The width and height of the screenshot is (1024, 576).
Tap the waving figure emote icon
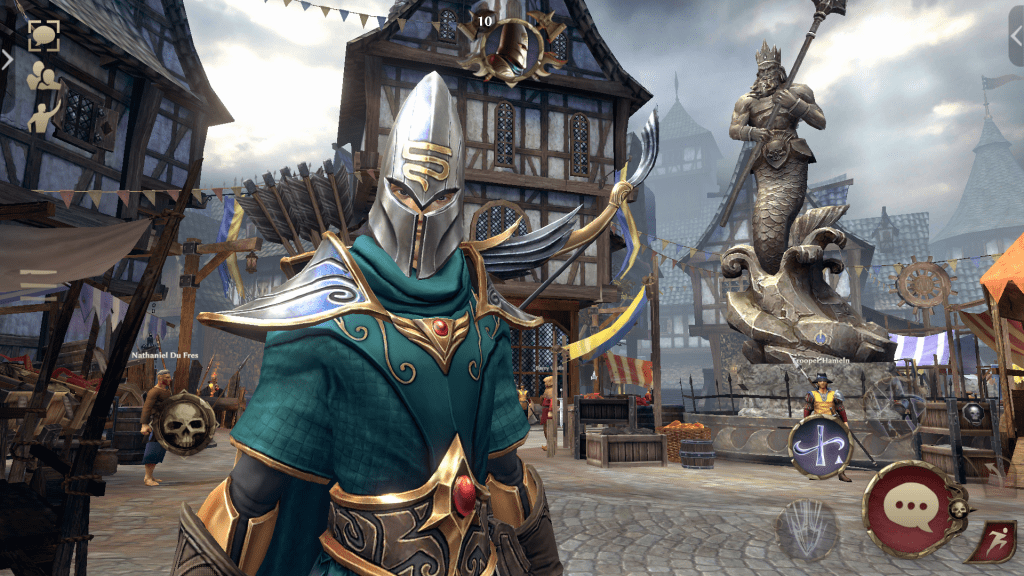[x=44, y=115]
